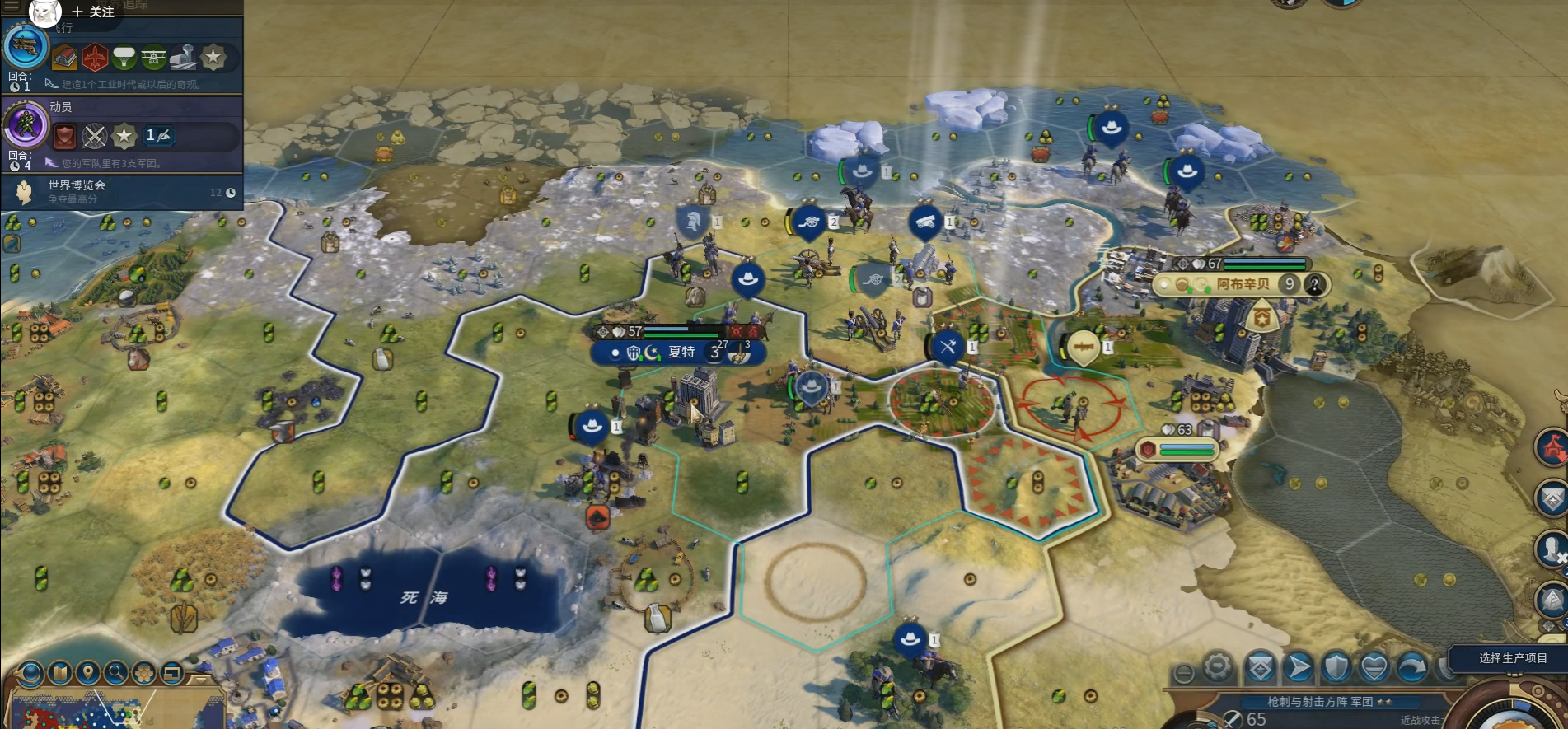Open map search with the magnifier icon
1568x729 pixels.
point(116,674)
